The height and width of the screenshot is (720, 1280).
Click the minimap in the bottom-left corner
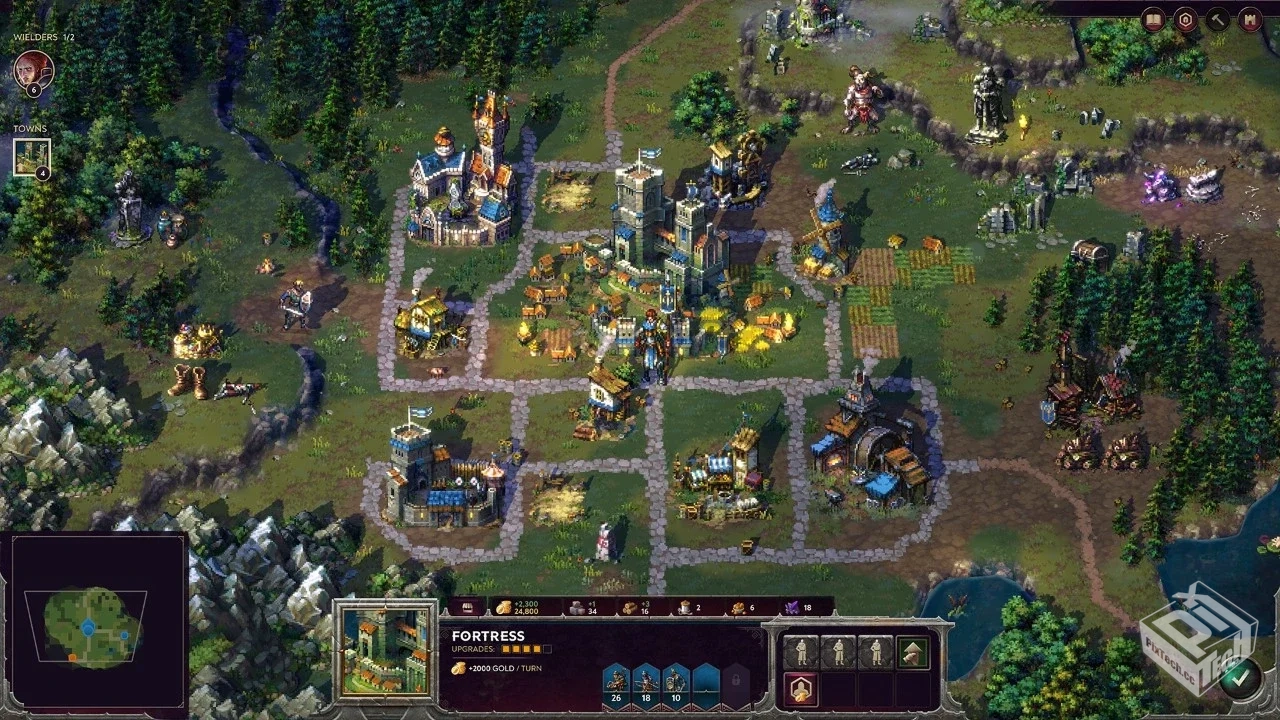pyautogui.click(x=94, y=622)
